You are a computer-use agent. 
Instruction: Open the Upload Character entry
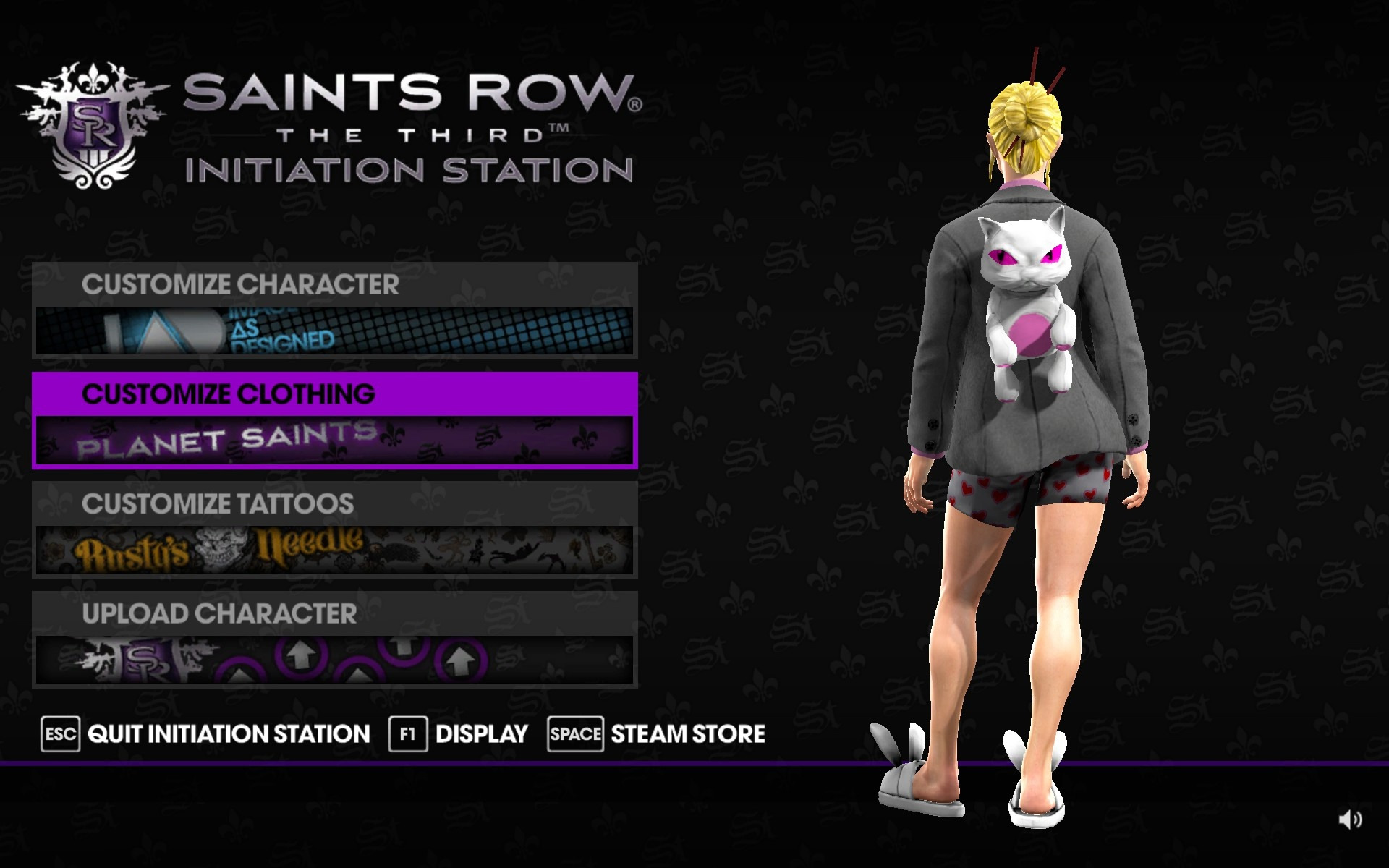click(334, 639)
